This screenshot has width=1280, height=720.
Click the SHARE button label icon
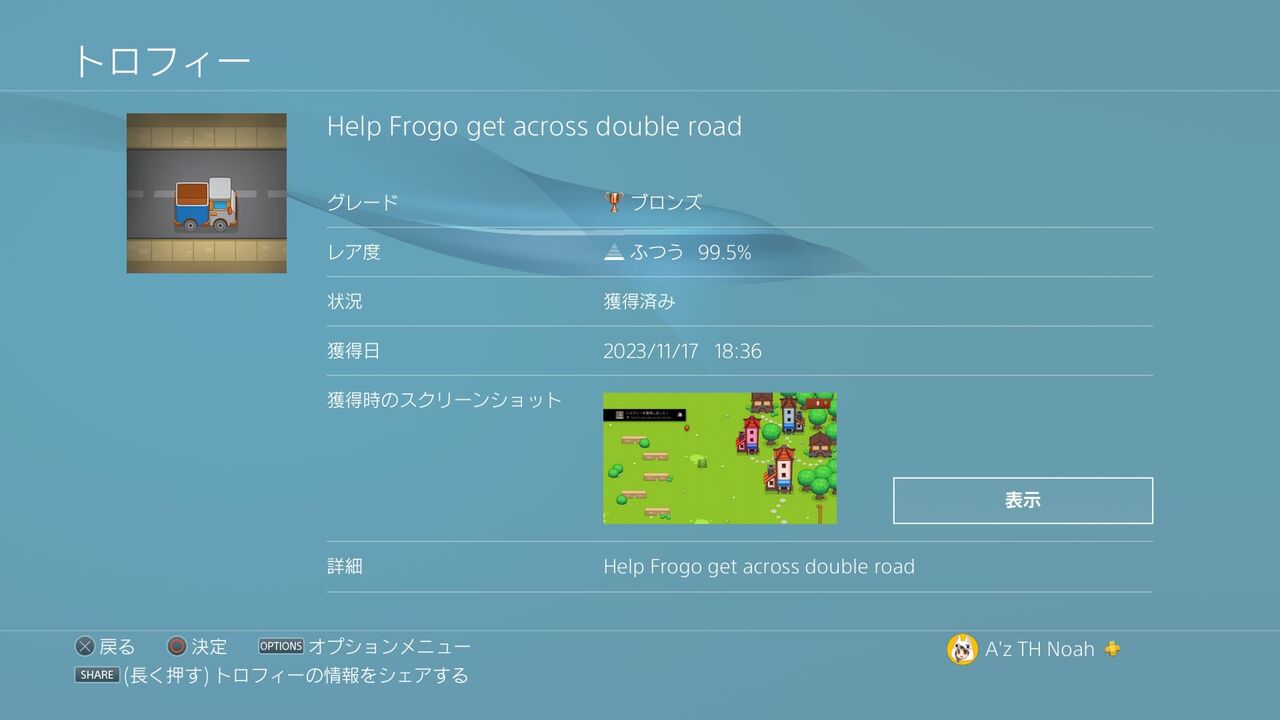click(97, 675)
